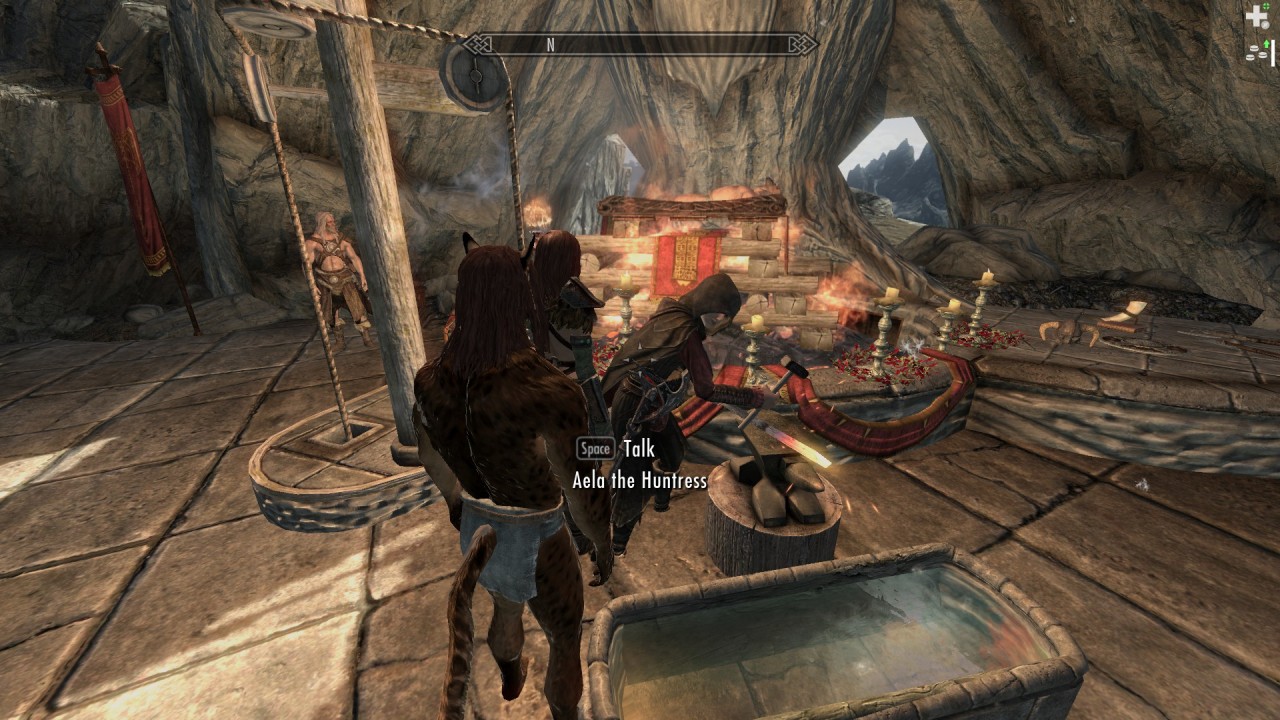Select the stacked coins status icon
The height and width of the screenshot is (720, 1280).
pos(1255,54)
